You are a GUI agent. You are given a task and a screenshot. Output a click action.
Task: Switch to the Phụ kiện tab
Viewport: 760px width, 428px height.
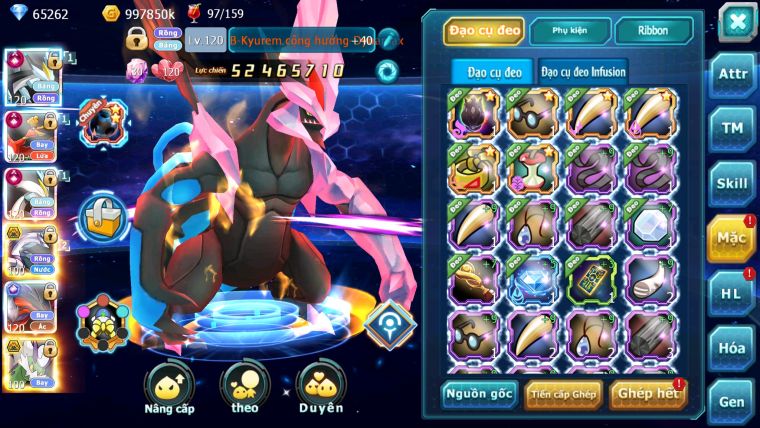click(x=570, y=31)
